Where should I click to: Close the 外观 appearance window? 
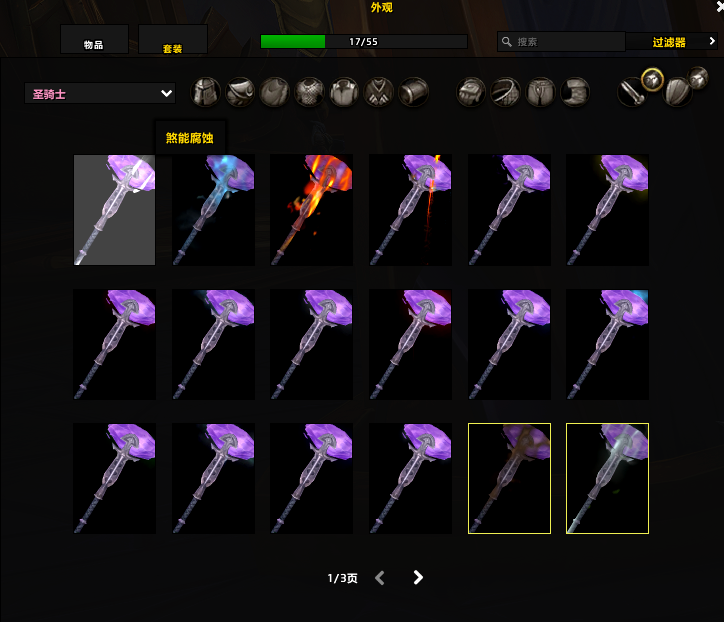718,7
